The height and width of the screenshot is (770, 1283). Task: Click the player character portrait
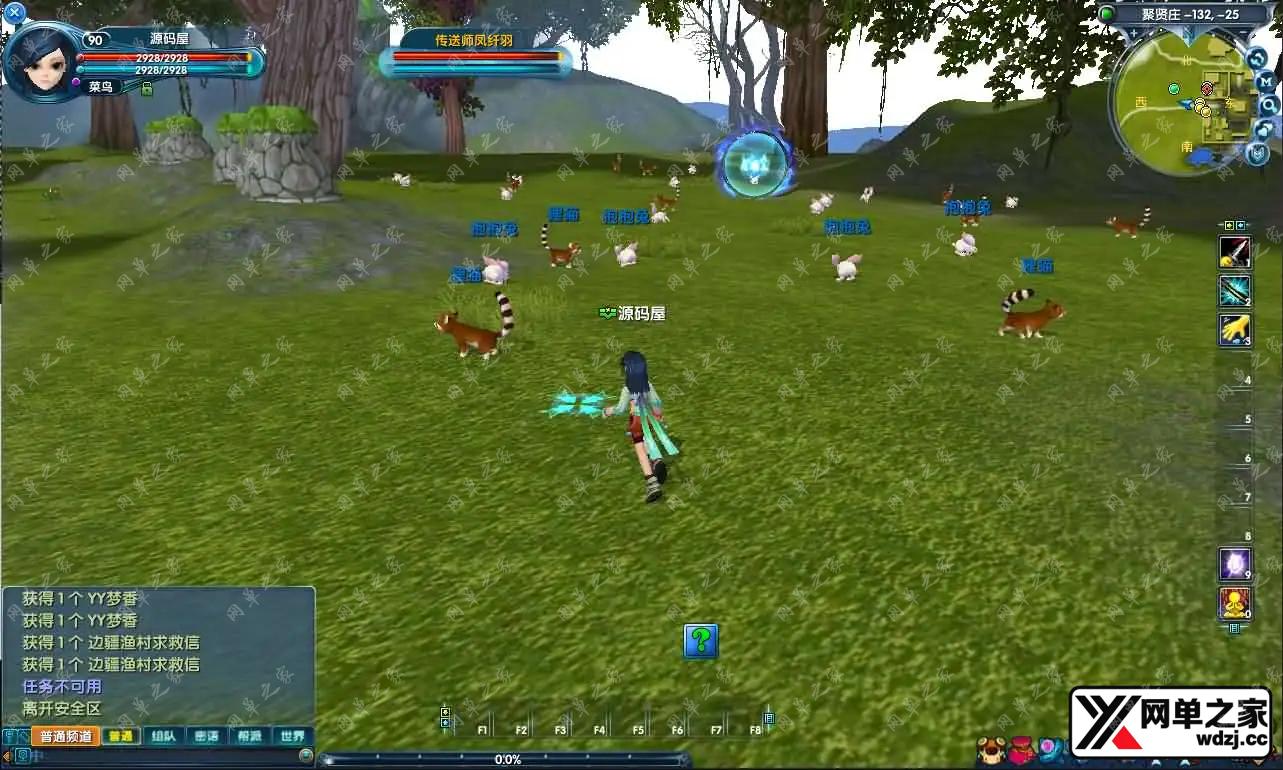point(43,62)
